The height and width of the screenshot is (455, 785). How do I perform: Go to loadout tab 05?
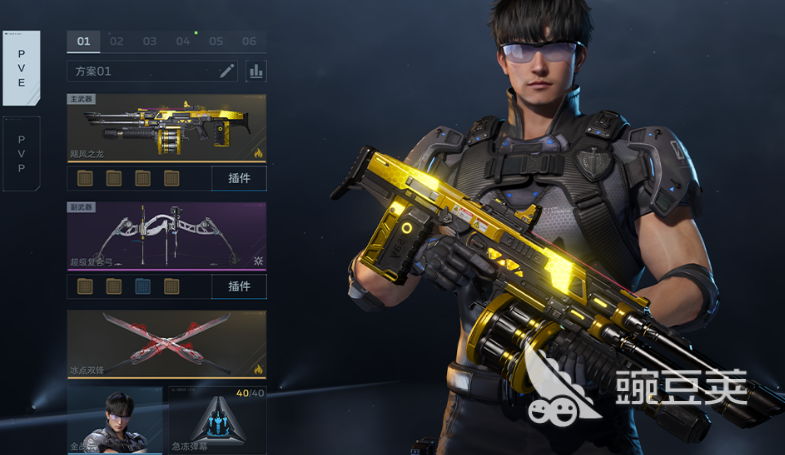216,42
